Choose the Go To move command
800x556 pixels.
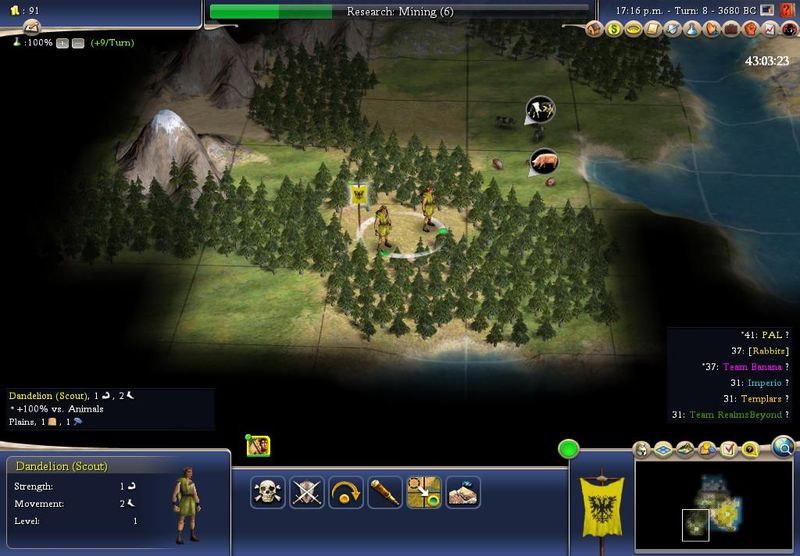tap(423, 492)
